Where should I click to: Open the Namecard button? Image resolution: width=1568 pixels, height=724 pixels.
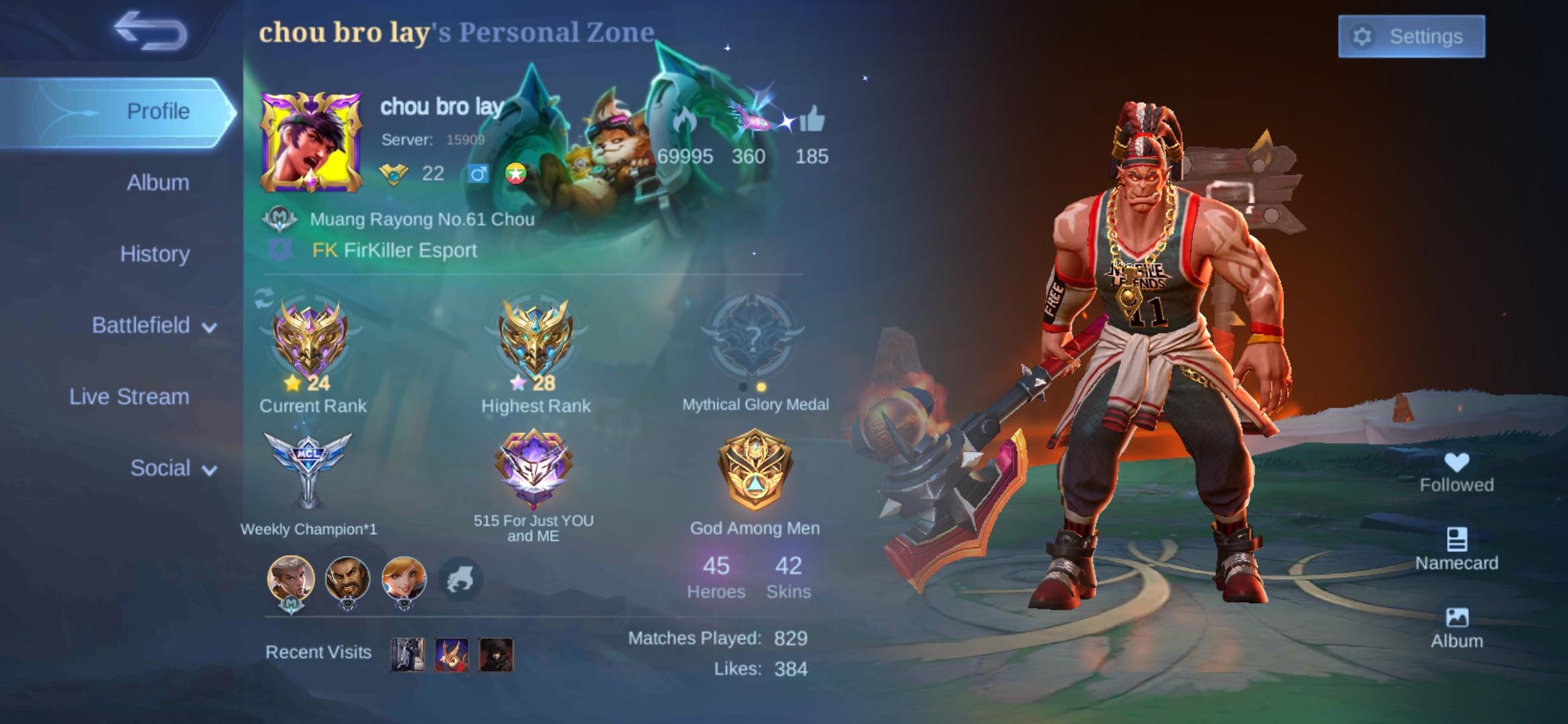pyautogui.click(x=1456, y=549)
